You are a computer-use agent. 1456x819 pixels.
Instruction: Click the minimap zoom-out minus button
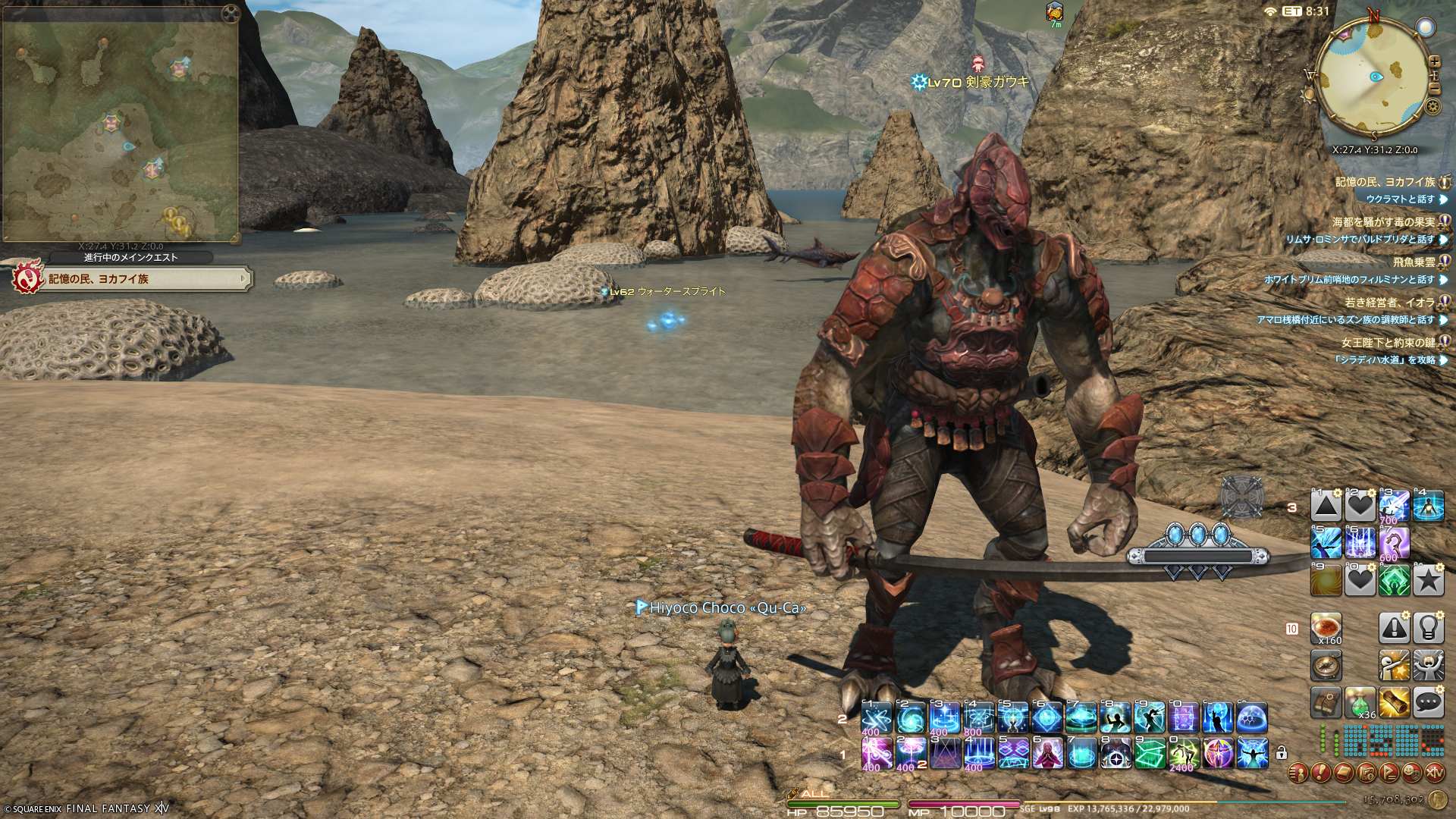[x=1434, y=87]
